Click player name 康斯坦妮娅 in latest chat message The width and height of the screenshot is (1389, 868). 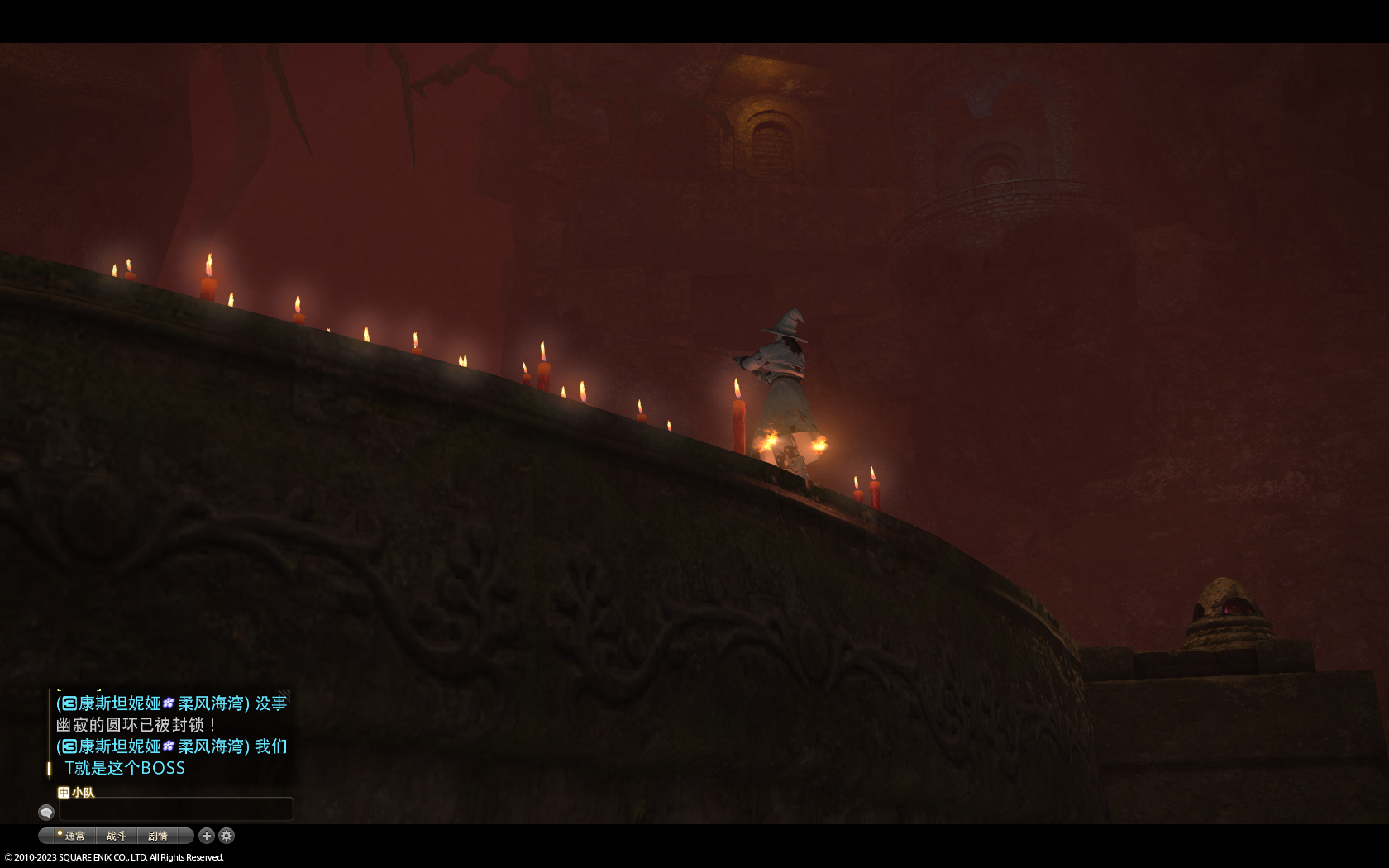[120, 746]
